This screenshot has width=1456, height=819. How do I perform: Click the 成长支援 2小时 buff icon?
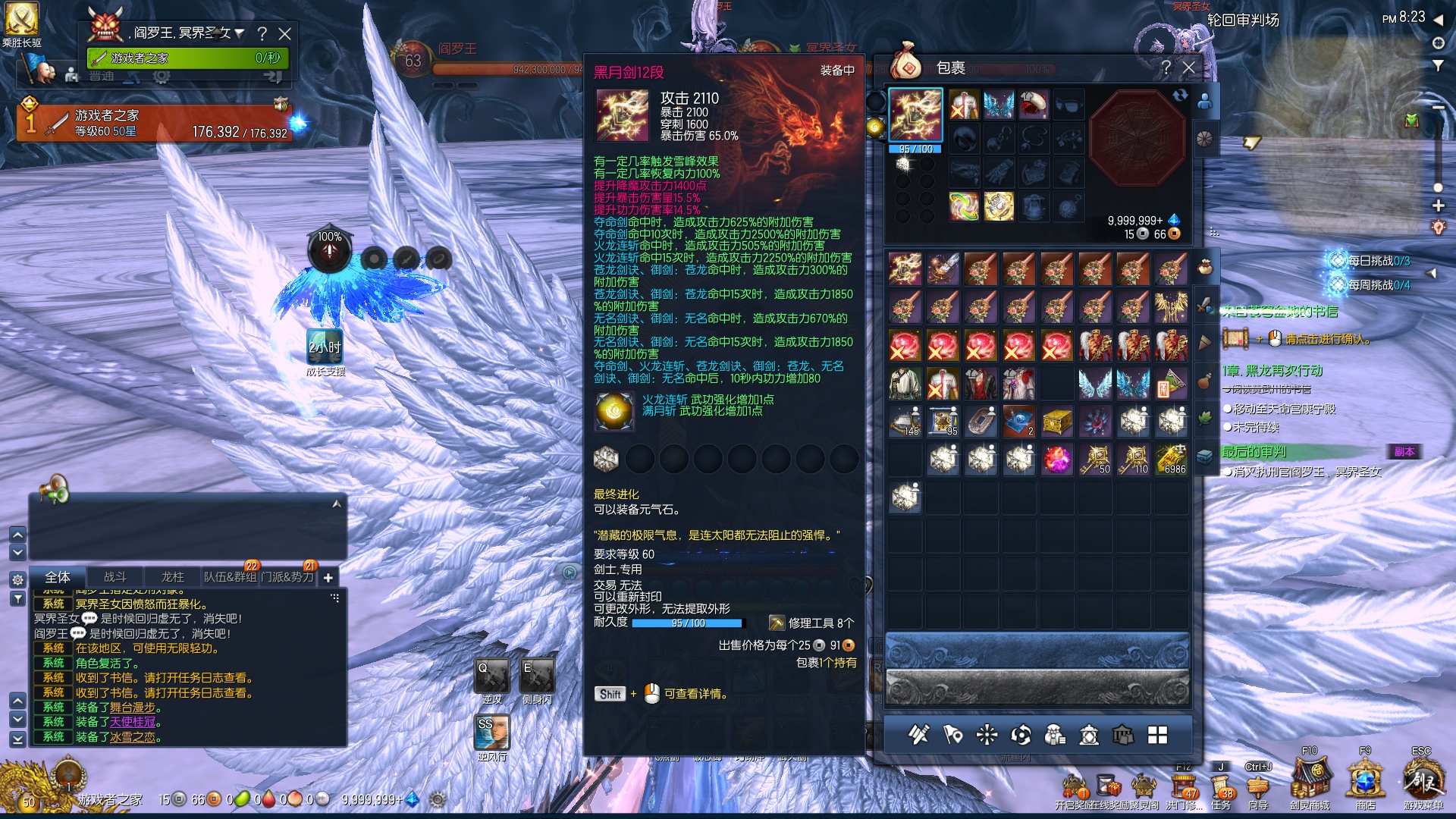(325, 347)
